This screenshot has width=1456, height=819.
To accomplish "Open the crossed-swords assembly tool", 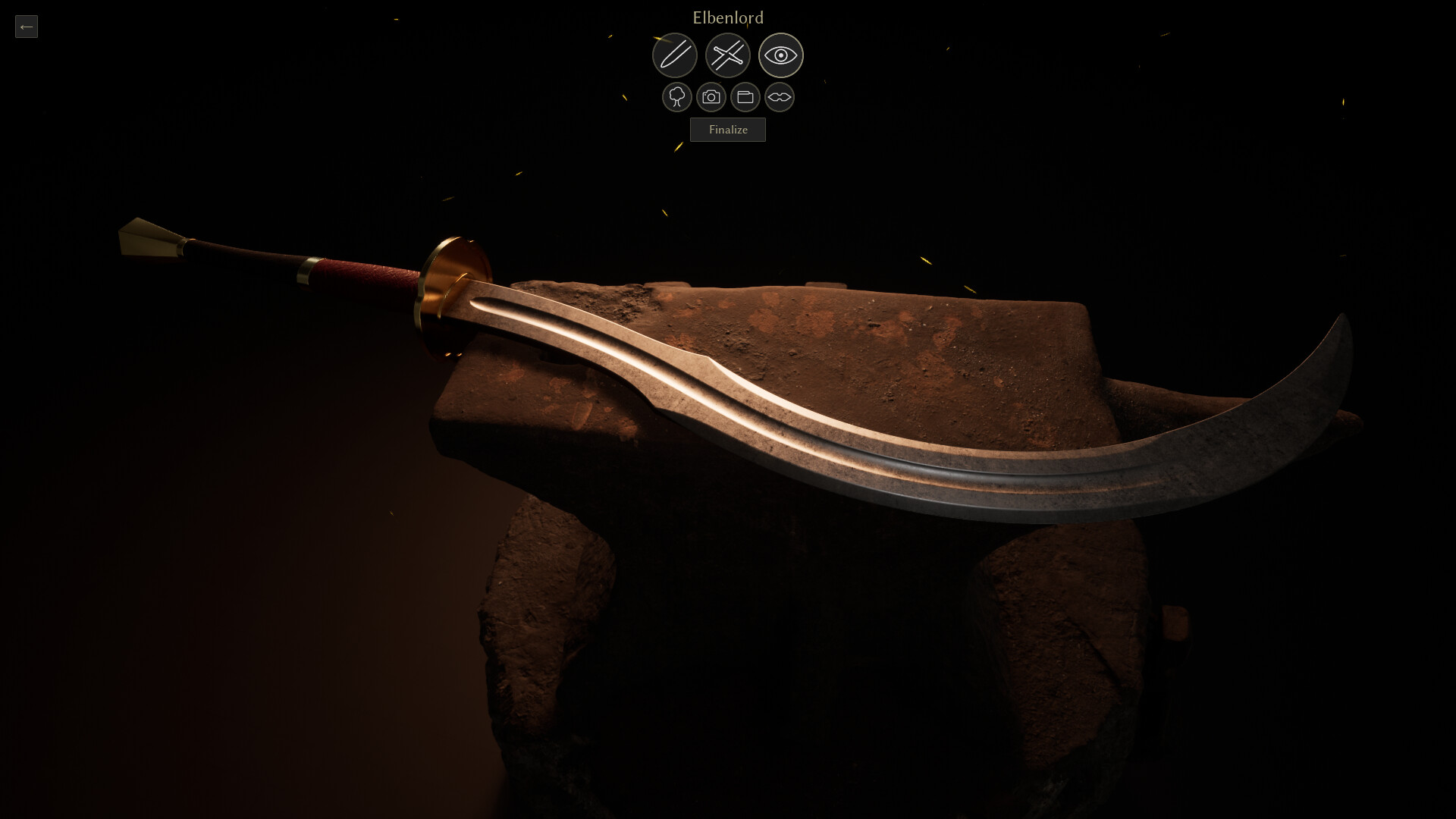I will point(728,55).
